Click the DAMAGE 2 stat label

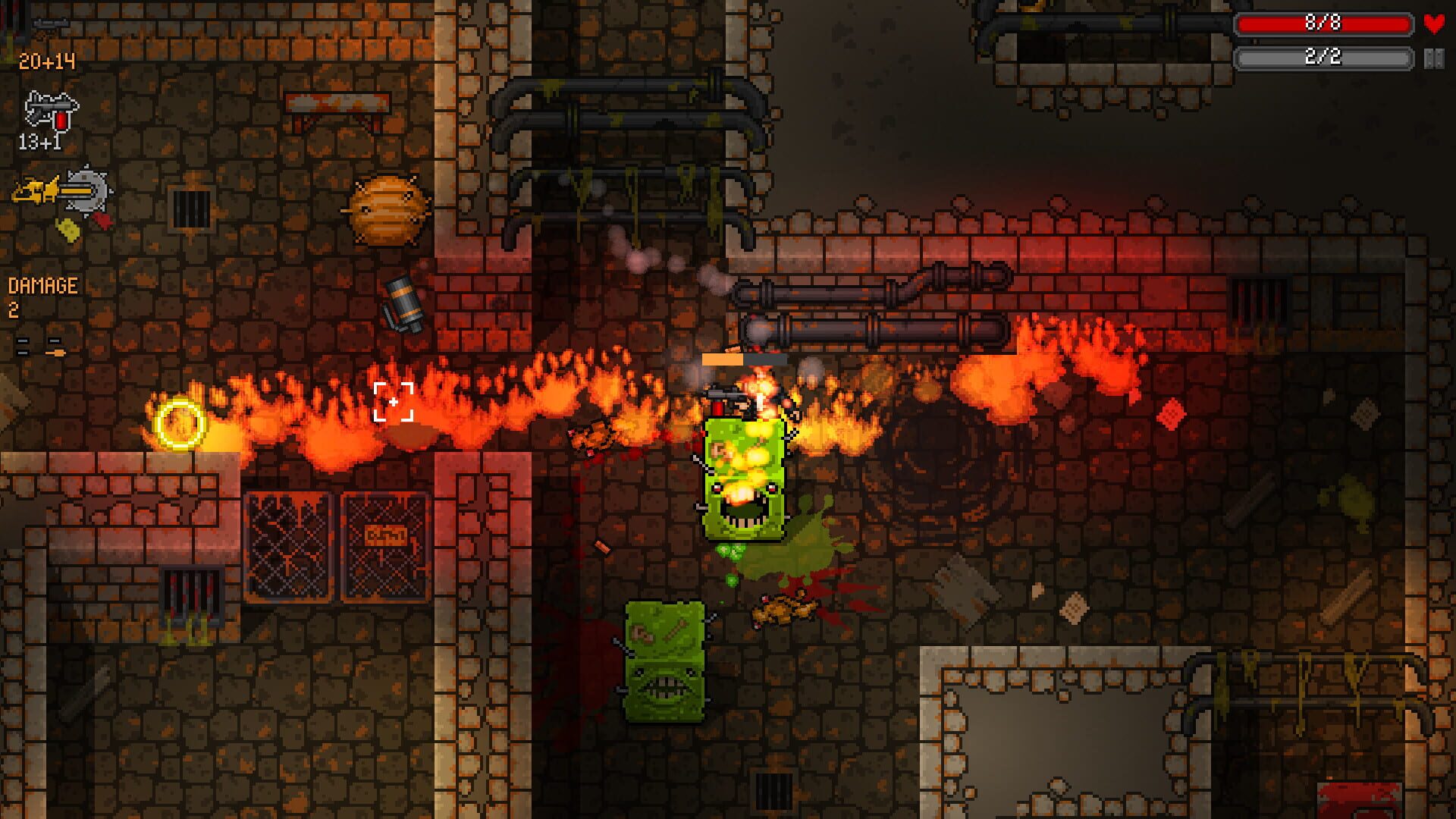(42, 288)
